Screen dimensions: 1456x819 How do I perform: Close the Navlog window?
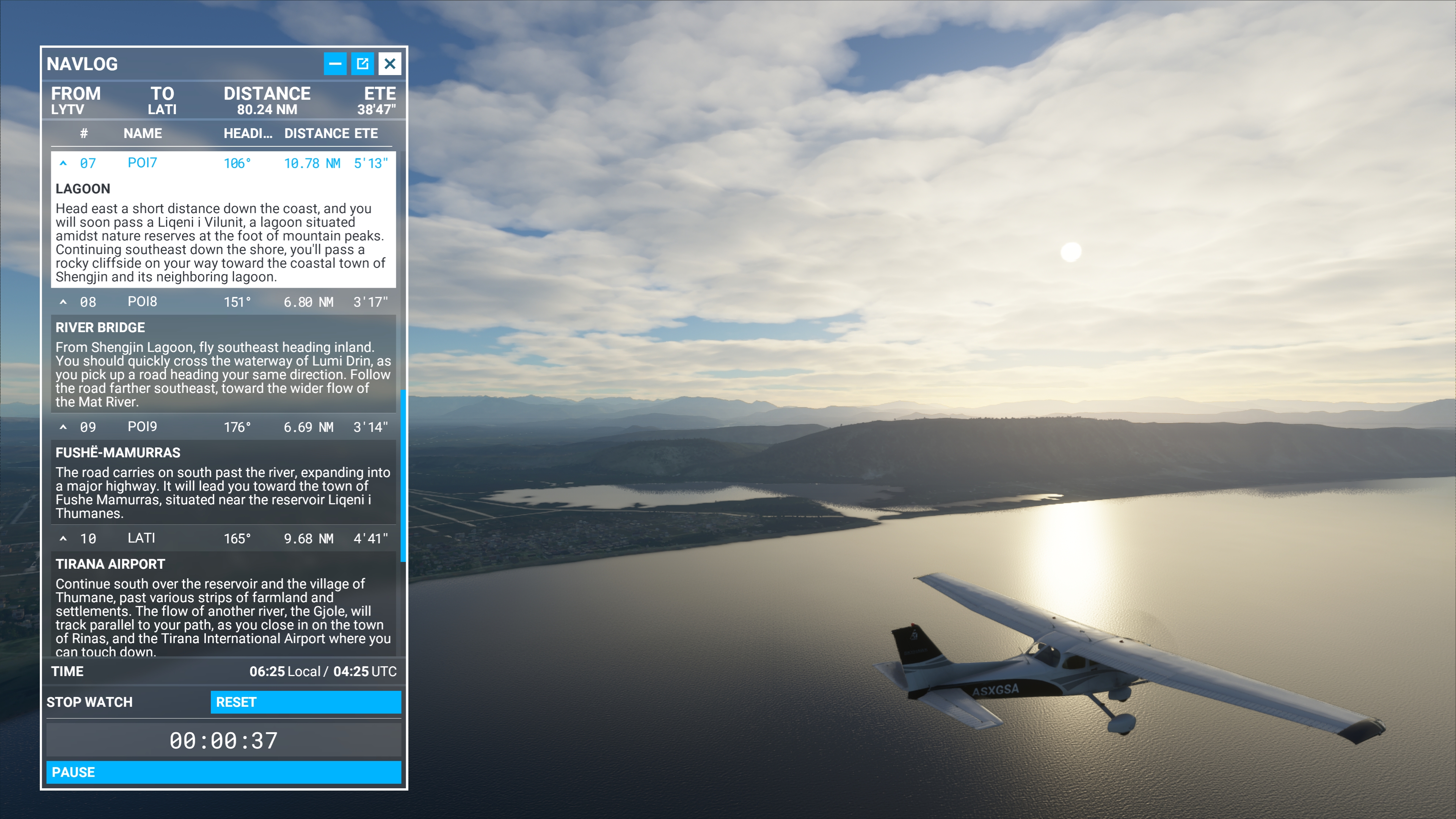[389, 63]
